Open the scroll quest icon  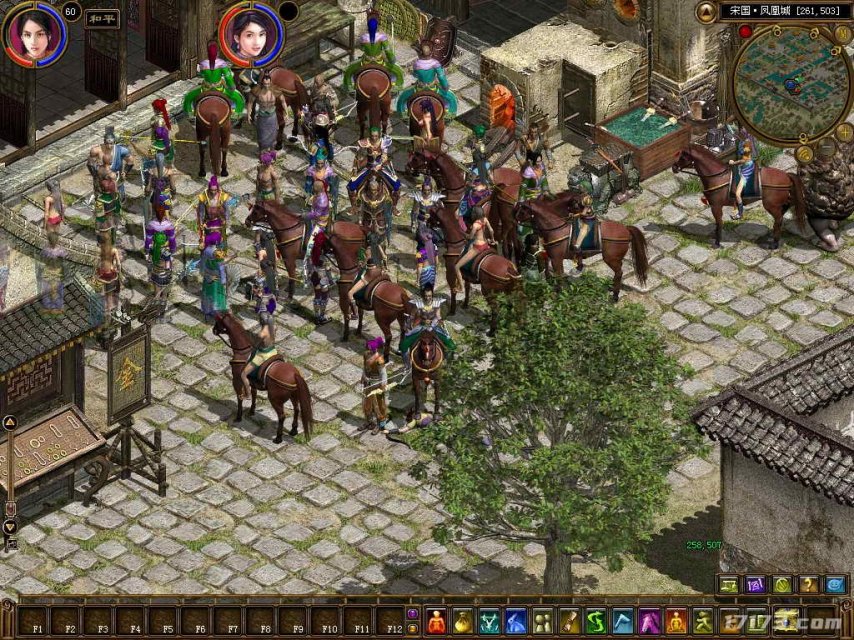pyautogui.click(x=569, y=621)
